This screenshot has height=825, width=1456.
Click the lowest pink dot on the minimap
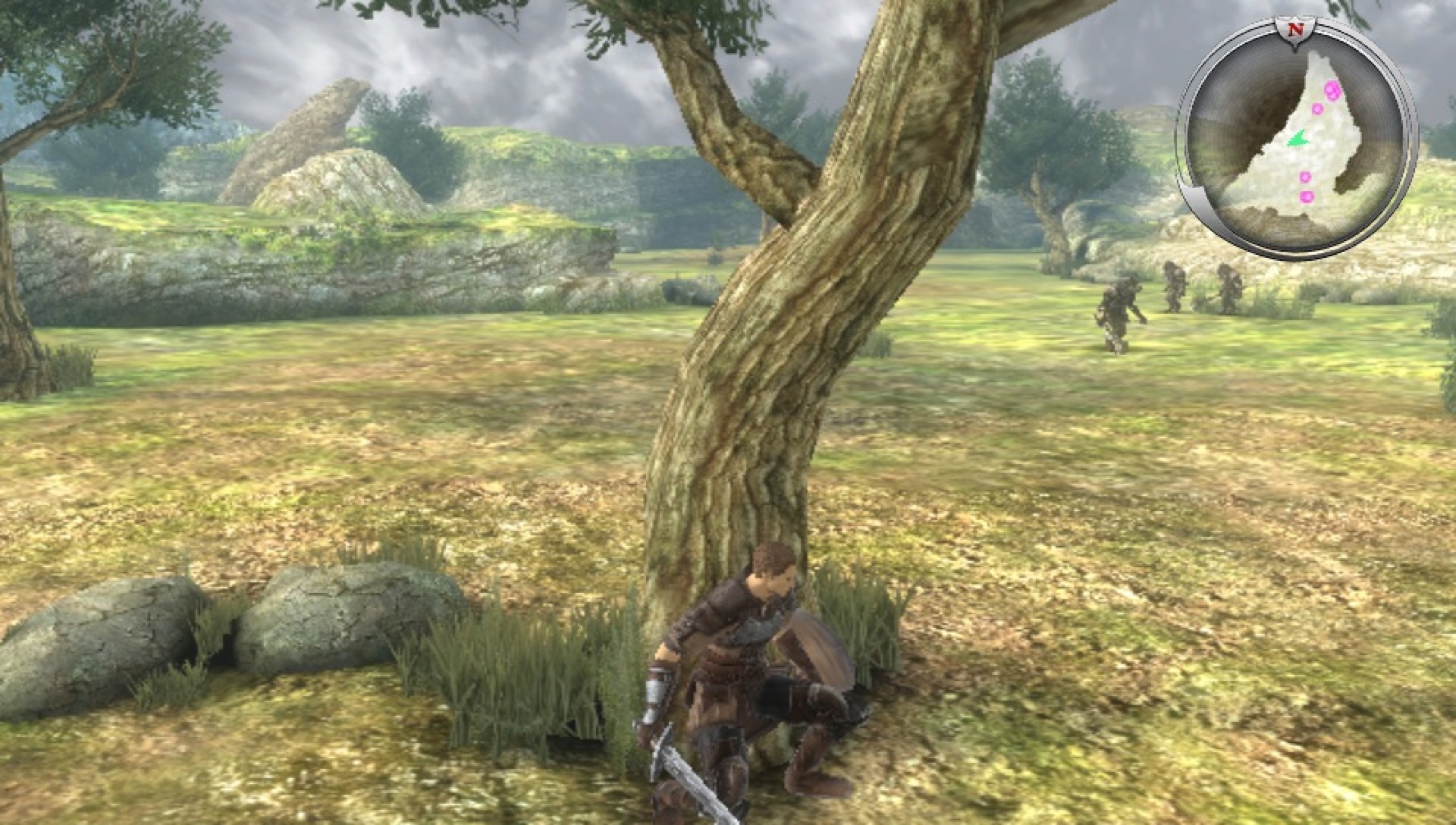(x=1307, y=196)
